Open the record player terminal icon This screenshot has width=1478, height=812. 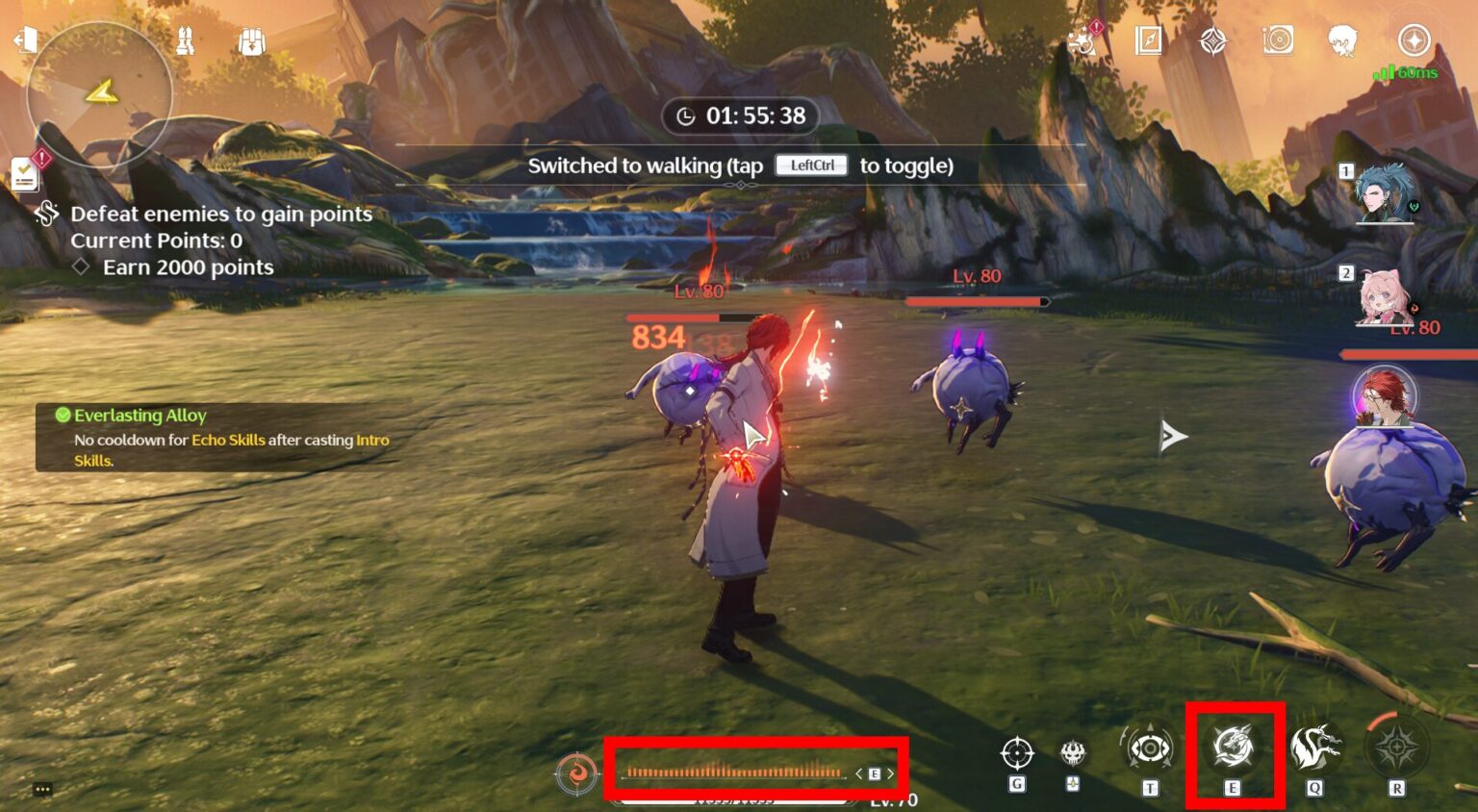(x=1279, y=40)
